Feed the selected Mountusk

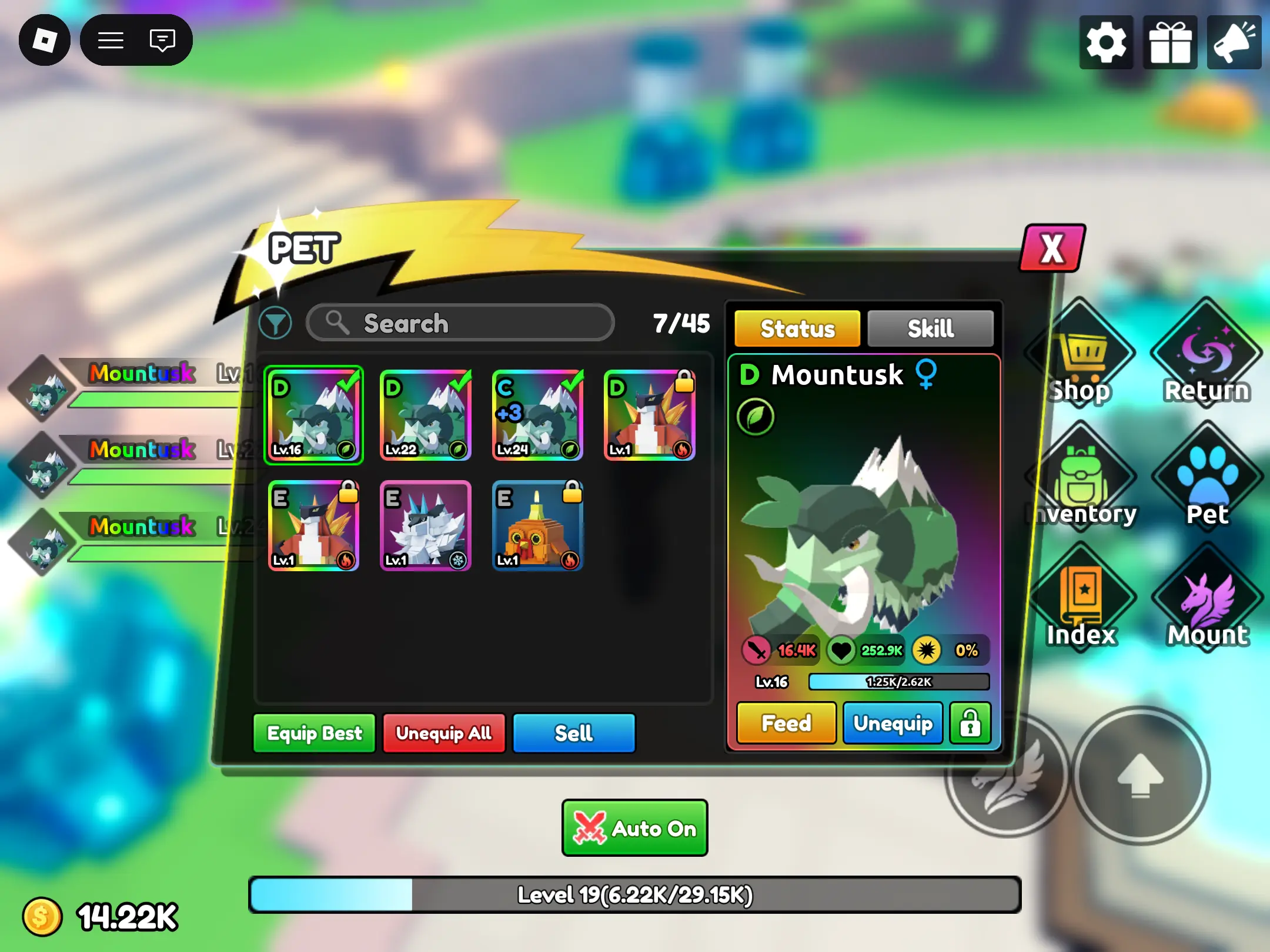(786, 723)
